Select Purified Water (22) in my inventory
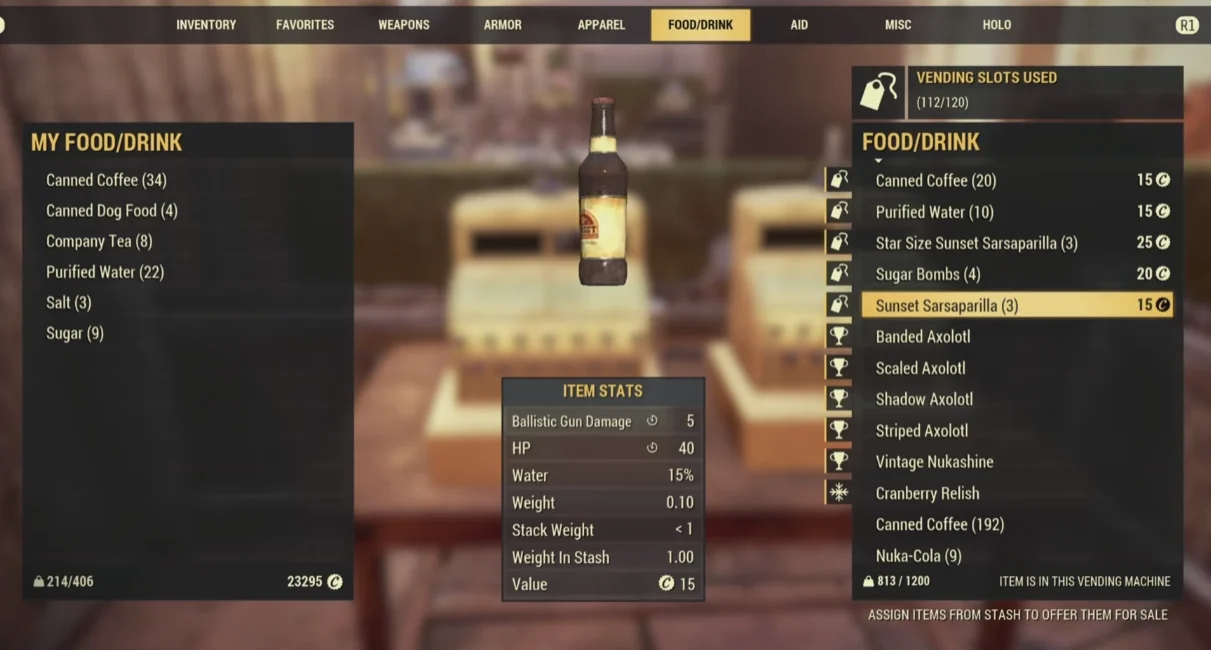The height and width of the screenshot is (650, 1211). (105, 272)
